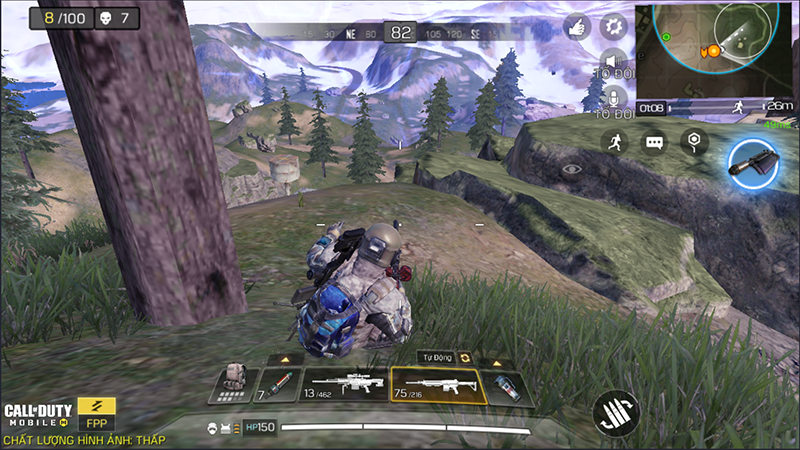The image size is (800, 450).
Task: Select the assault rifle weapon slot
Action: coord(438,385)
